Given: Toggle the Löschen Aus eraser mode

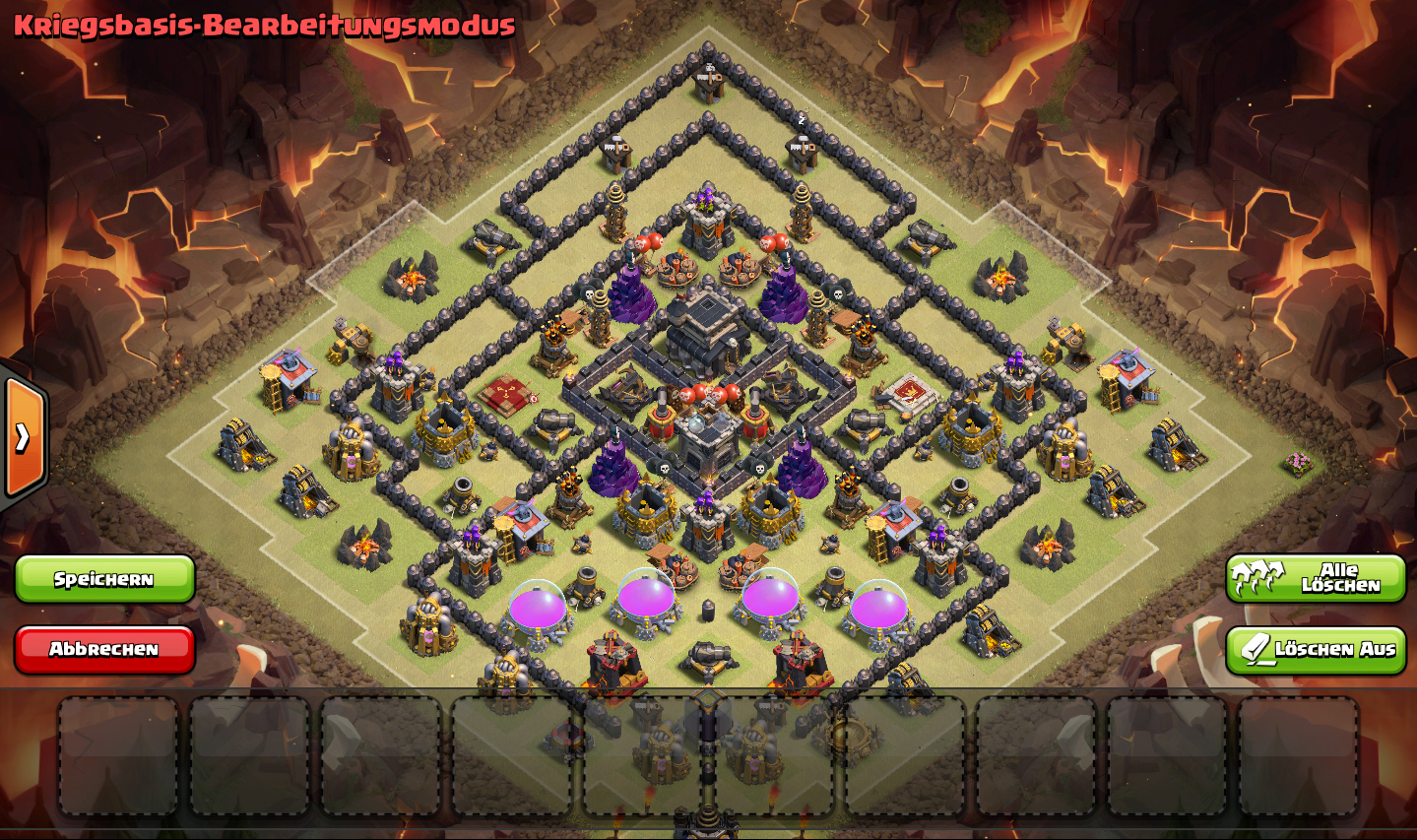Looking at the screenshot, I should 1315,650.
